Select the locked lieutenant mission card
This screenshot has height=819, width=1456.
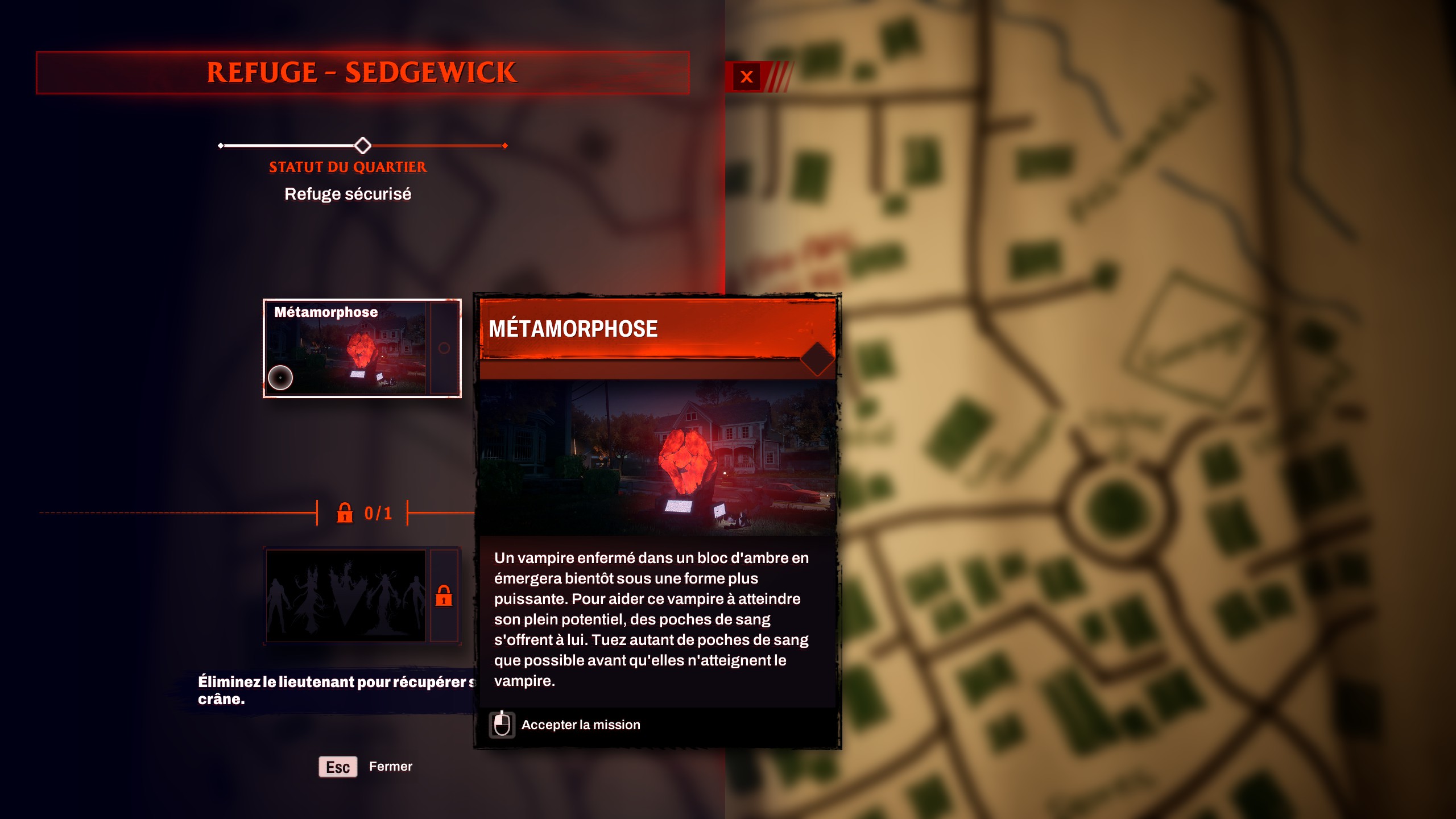coord(362,595)
